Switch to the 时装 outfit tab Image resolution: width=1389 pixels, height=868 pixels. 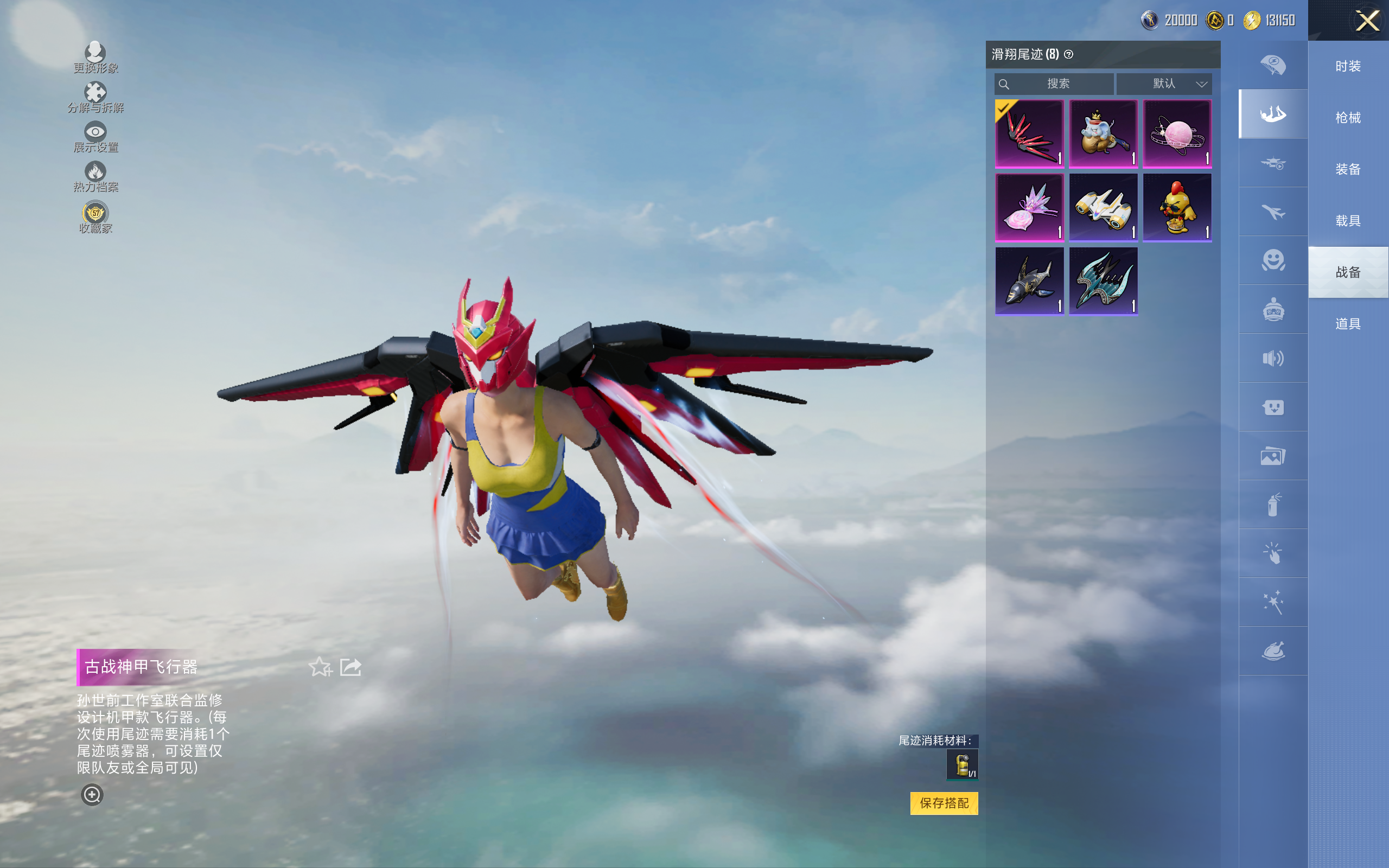[1348, 67]
